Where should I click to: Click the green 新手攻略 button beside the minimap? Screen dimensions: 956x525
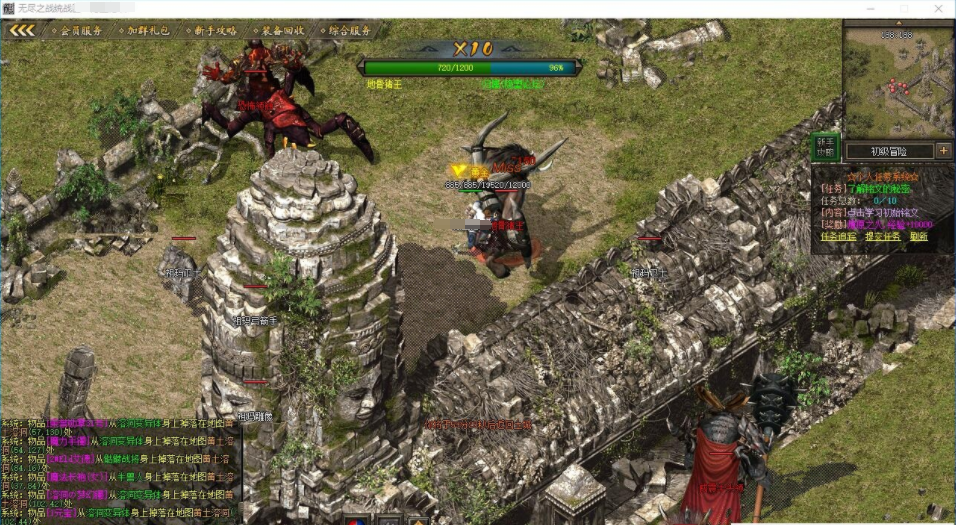824,148
